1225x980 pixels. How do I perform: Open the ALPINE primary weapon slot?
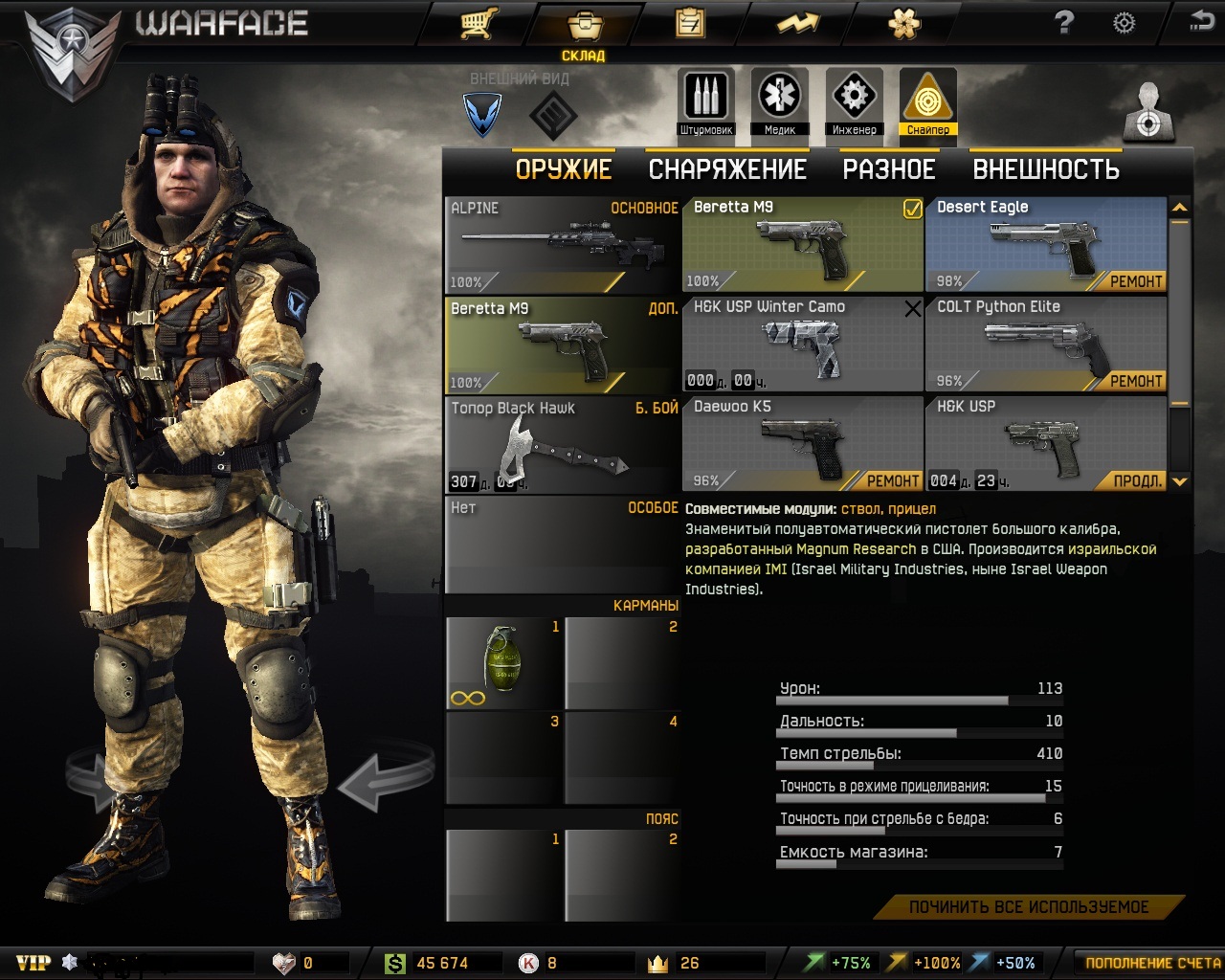[x=563, y=245]
